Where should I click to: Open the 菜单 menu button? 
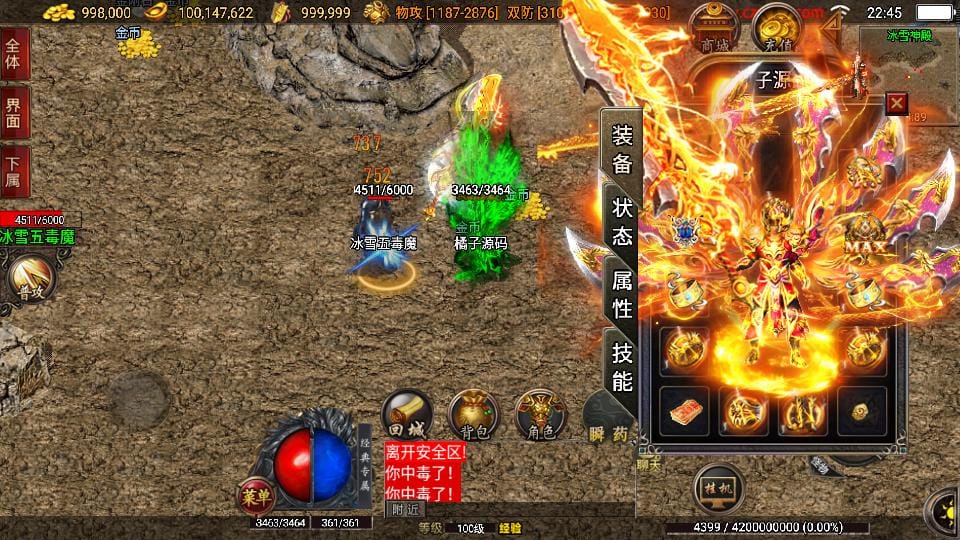[256, 497]
